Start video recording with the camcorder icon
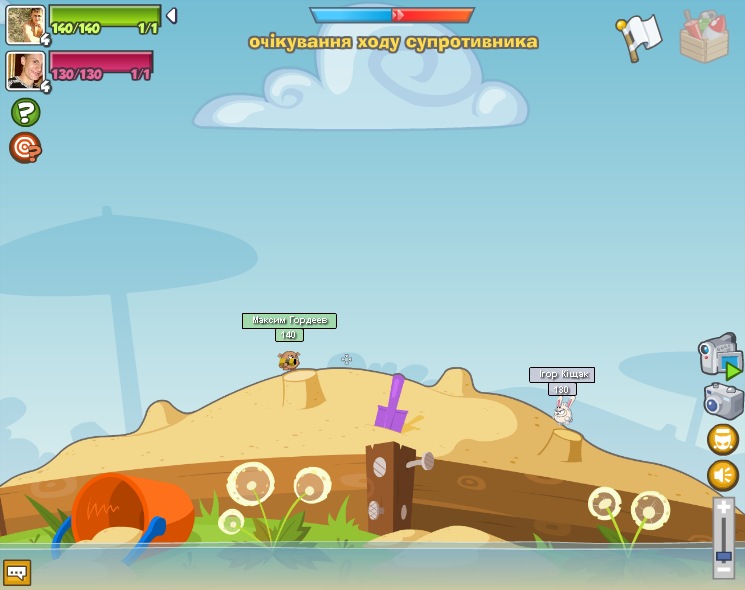Image resolution: width=745 pixels, height=590 pixels. pyautogui.click(x=719, y=356)
